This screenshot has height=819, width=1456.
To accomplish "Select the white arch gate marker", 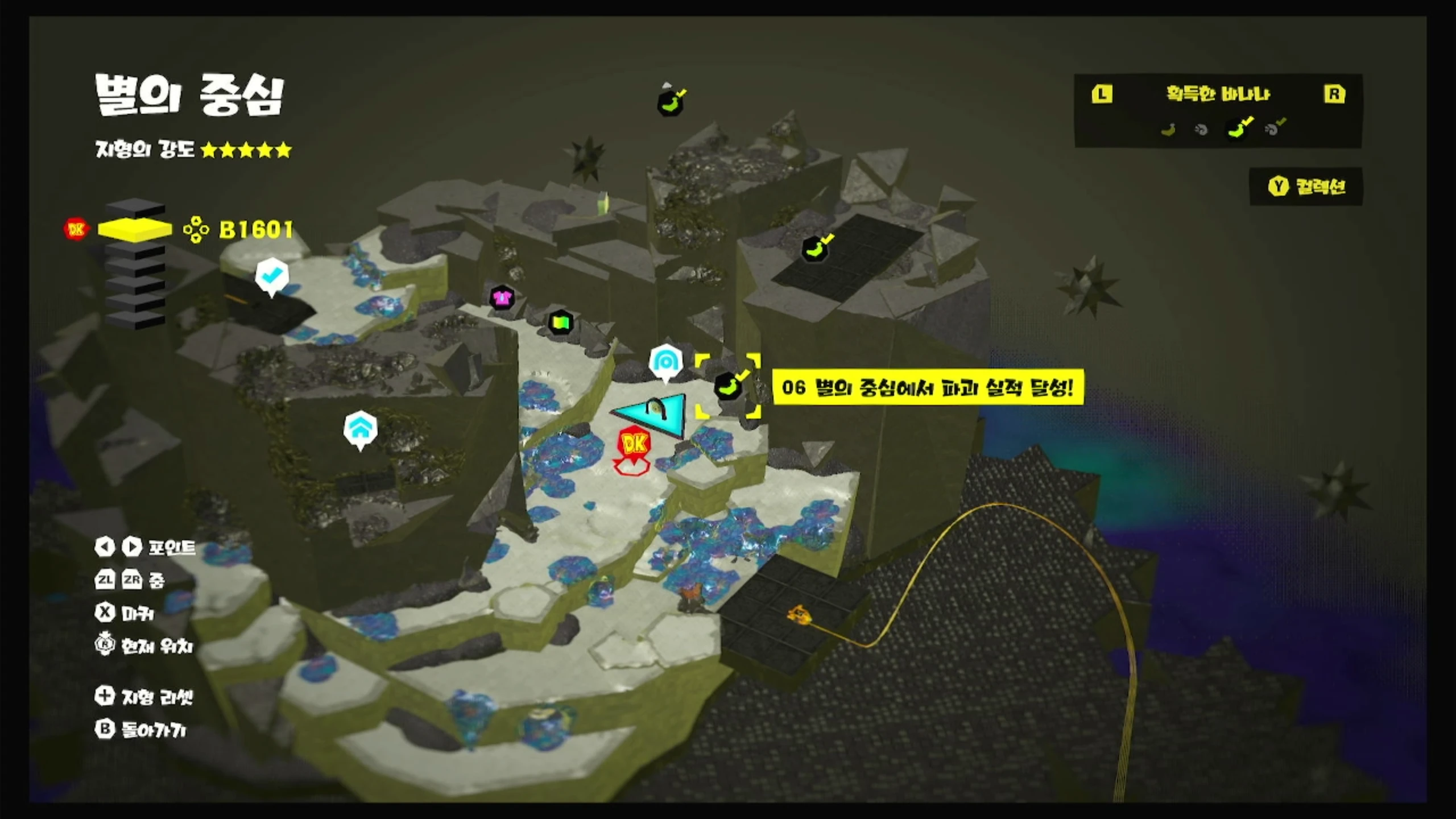I will tap(665, 361).
